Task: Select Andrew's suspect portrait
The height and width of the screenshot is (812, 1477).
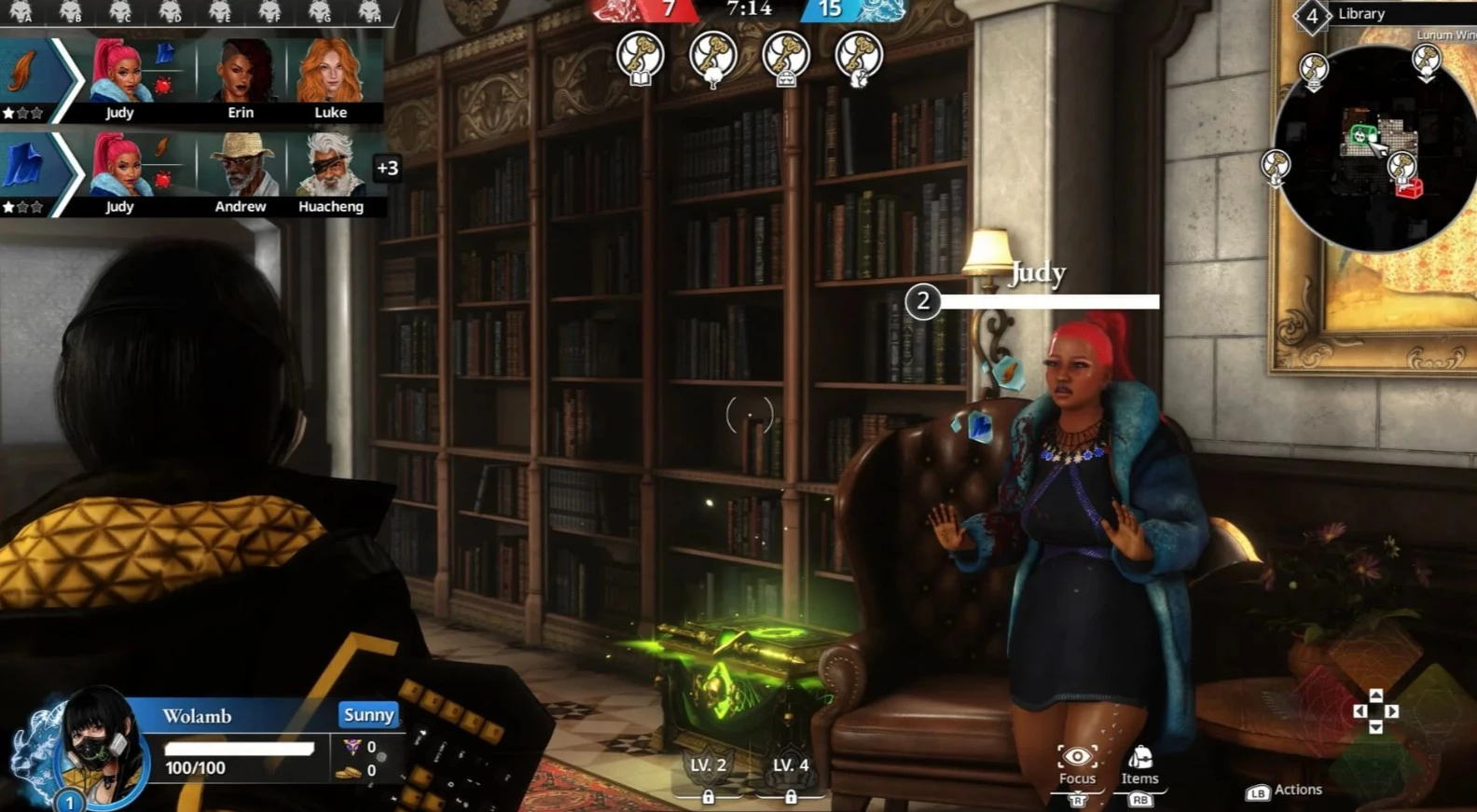Action: click(x=241, y=169)
